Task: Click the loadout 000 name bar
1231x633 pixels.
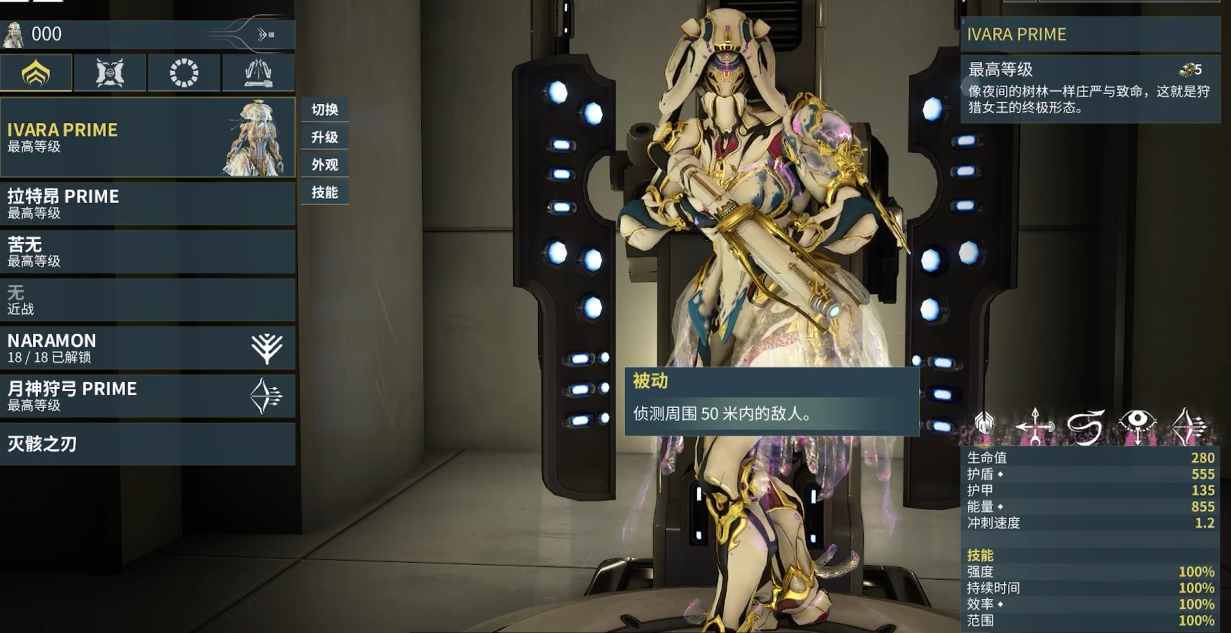Action: [x=148, y=34]
